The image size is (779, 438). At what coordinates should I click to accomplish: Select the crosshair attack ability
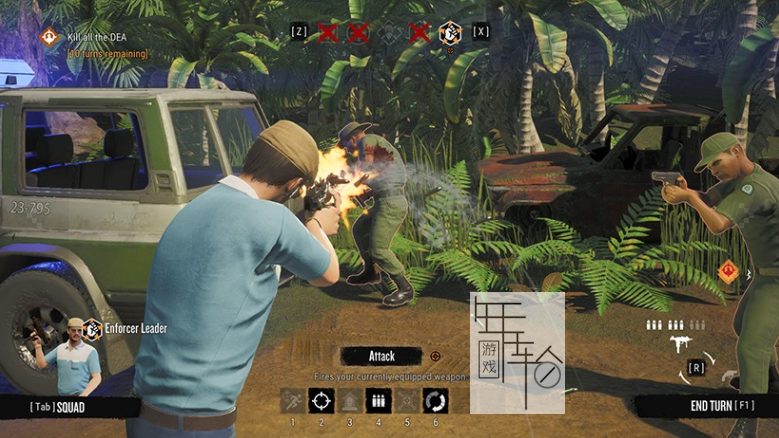[x=321, y=401]
